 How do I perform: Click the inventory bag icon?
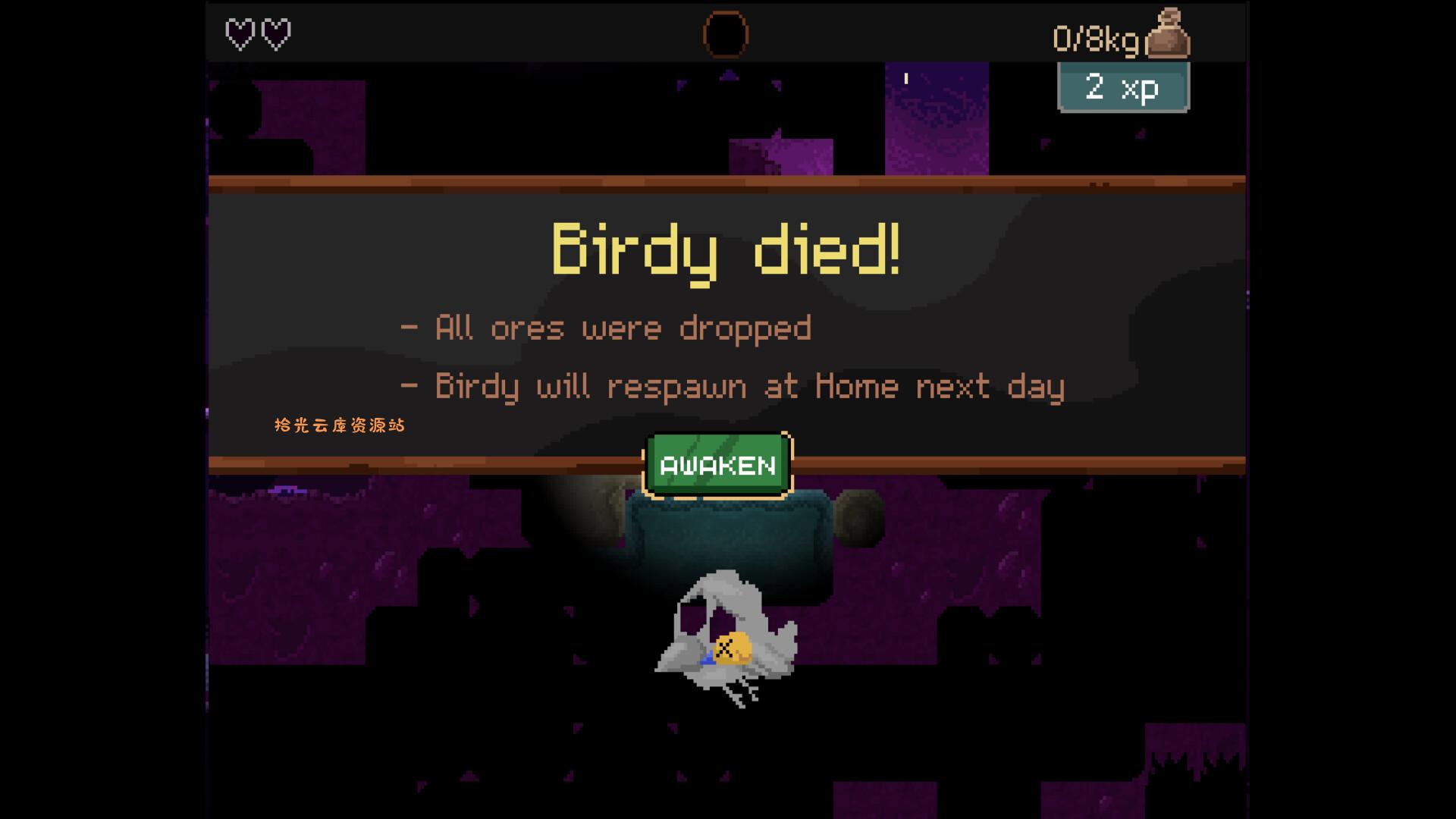click(1169, 32)
